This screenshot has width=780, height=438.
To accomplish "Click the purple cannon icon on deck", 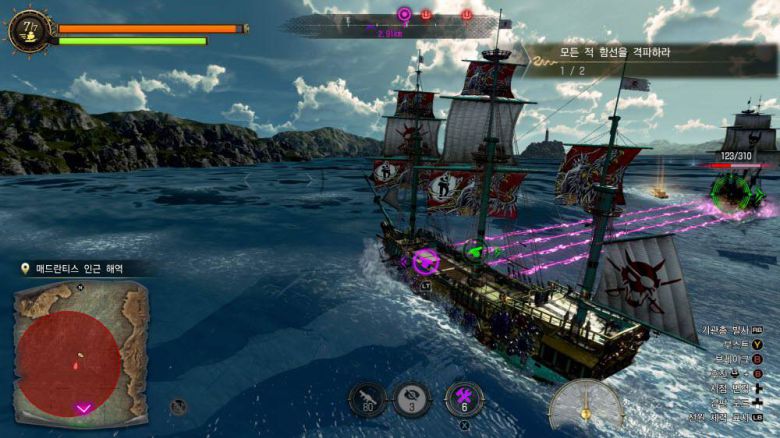I will coord(426,262).
